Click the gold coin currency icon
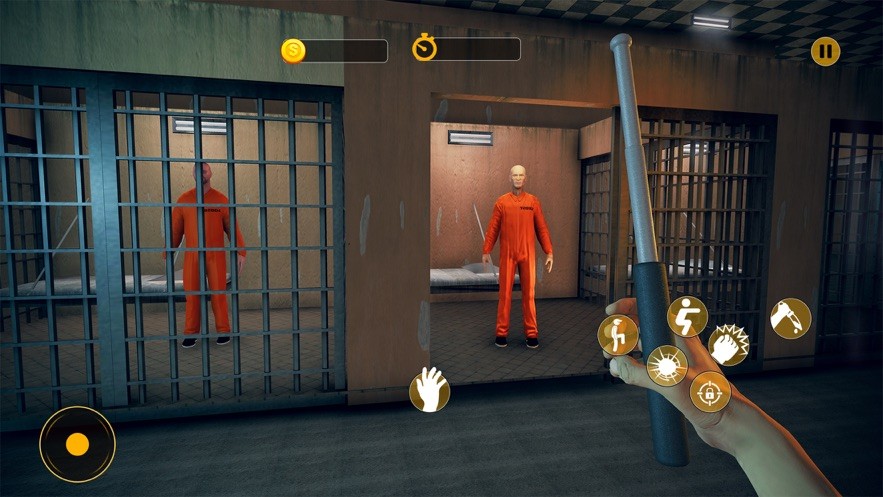This screenshot has height=497, width=883. coord(293,51)
